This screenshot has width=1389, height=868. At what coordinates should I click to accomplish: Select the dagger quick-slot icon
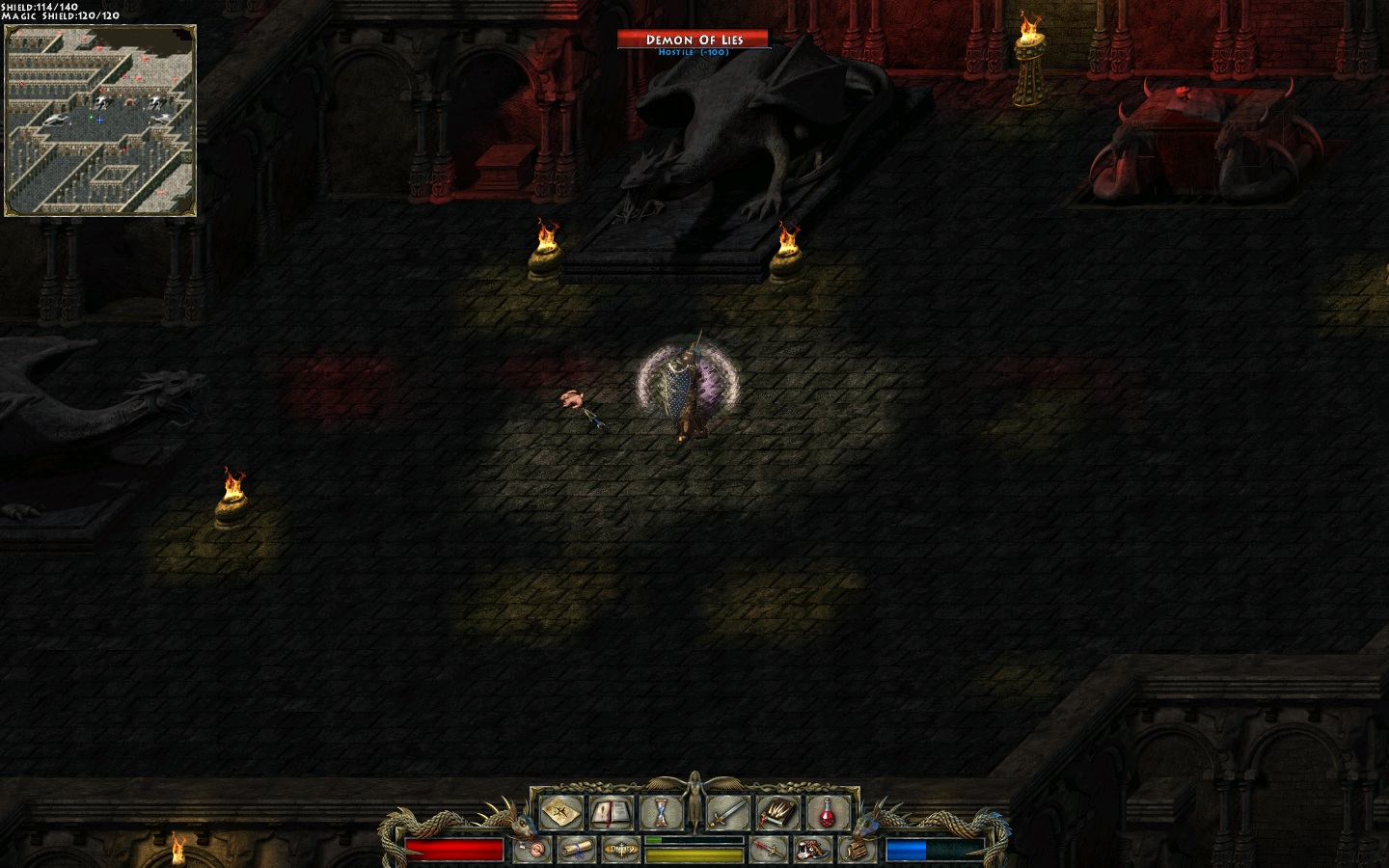pyautogui.click(x=770, y=848)
